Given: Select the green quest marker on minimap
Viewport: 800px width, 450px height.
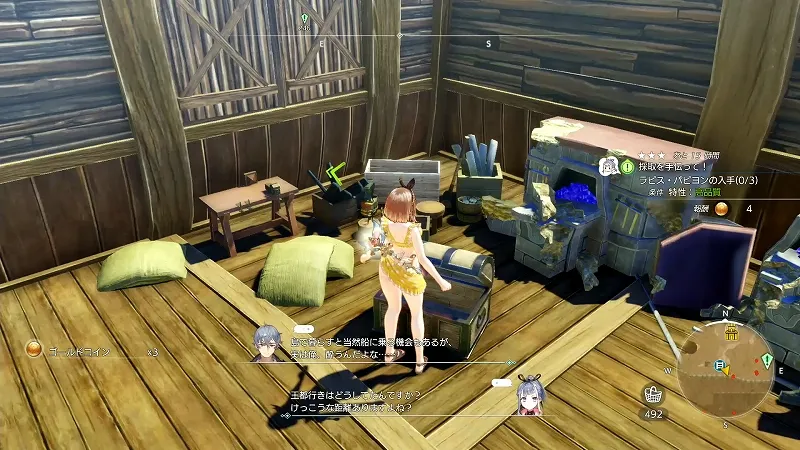Looking at the screenshot, I should [x=766, y=360].
